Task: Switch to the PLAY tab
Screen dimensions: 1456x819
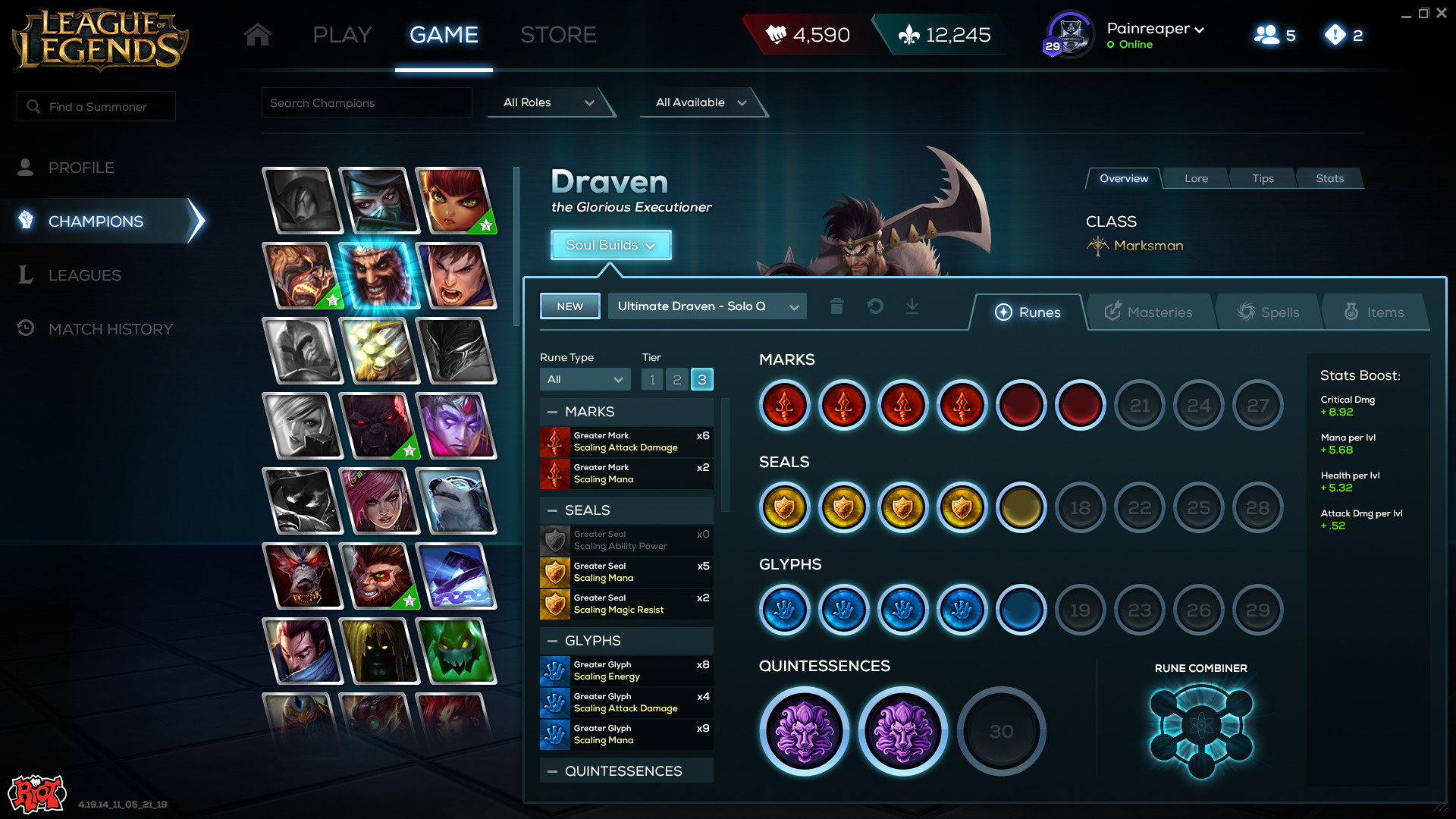Action: point(342,35)
